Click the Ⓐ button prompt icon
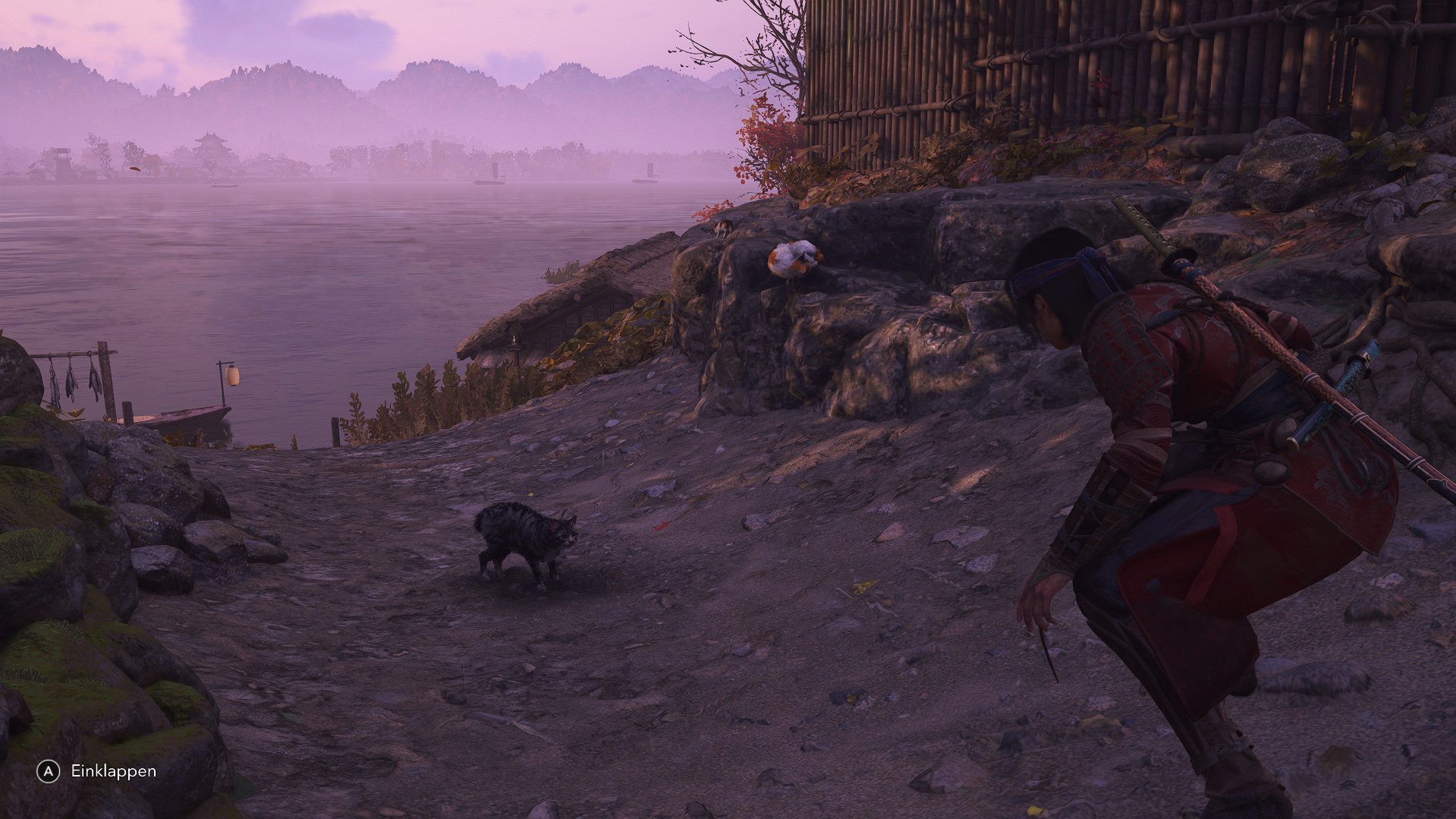The height and width of the screenshot is (819, 1456). point(47,771)
